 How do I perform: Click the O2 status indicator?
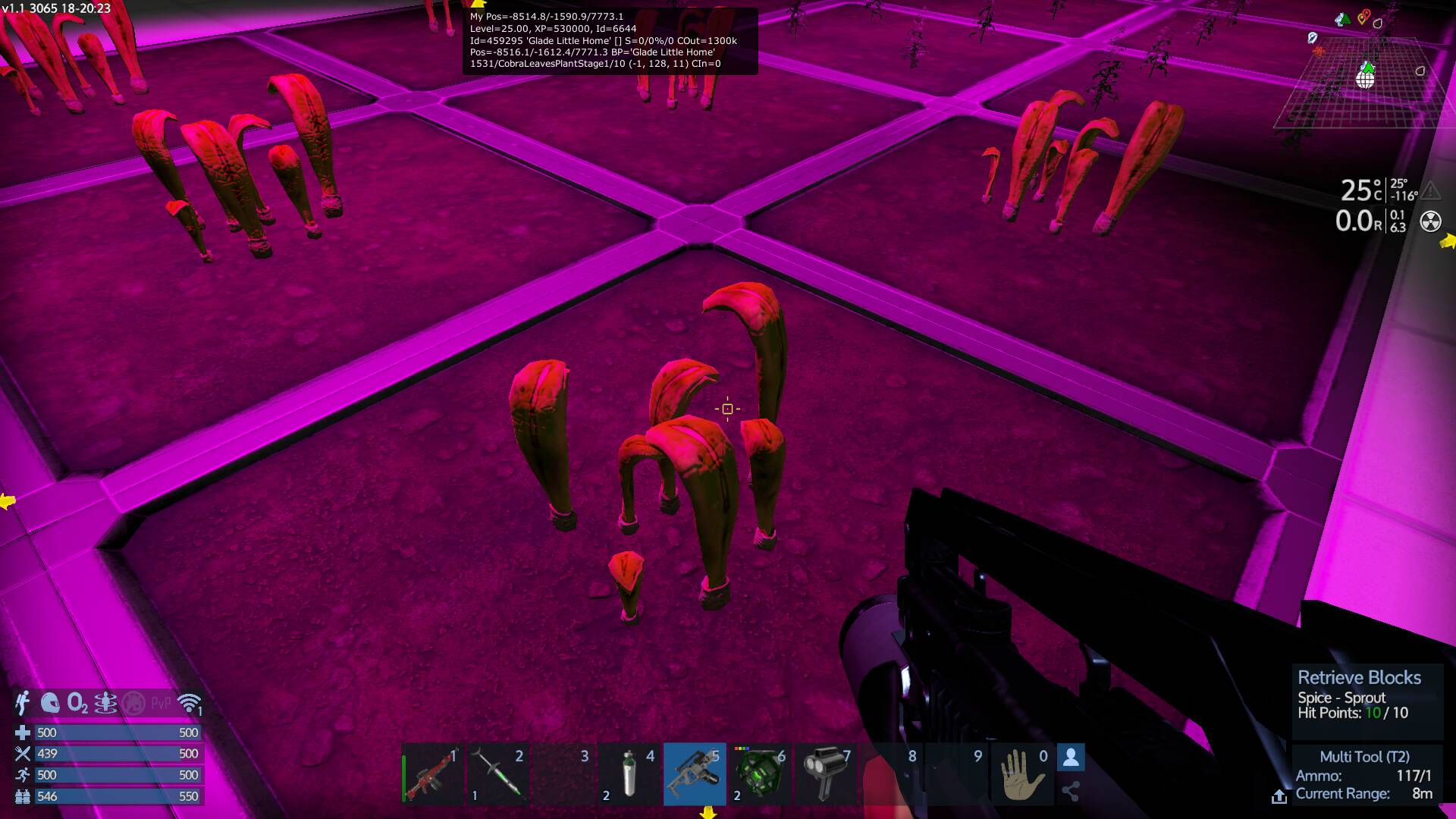coord(77,703)
